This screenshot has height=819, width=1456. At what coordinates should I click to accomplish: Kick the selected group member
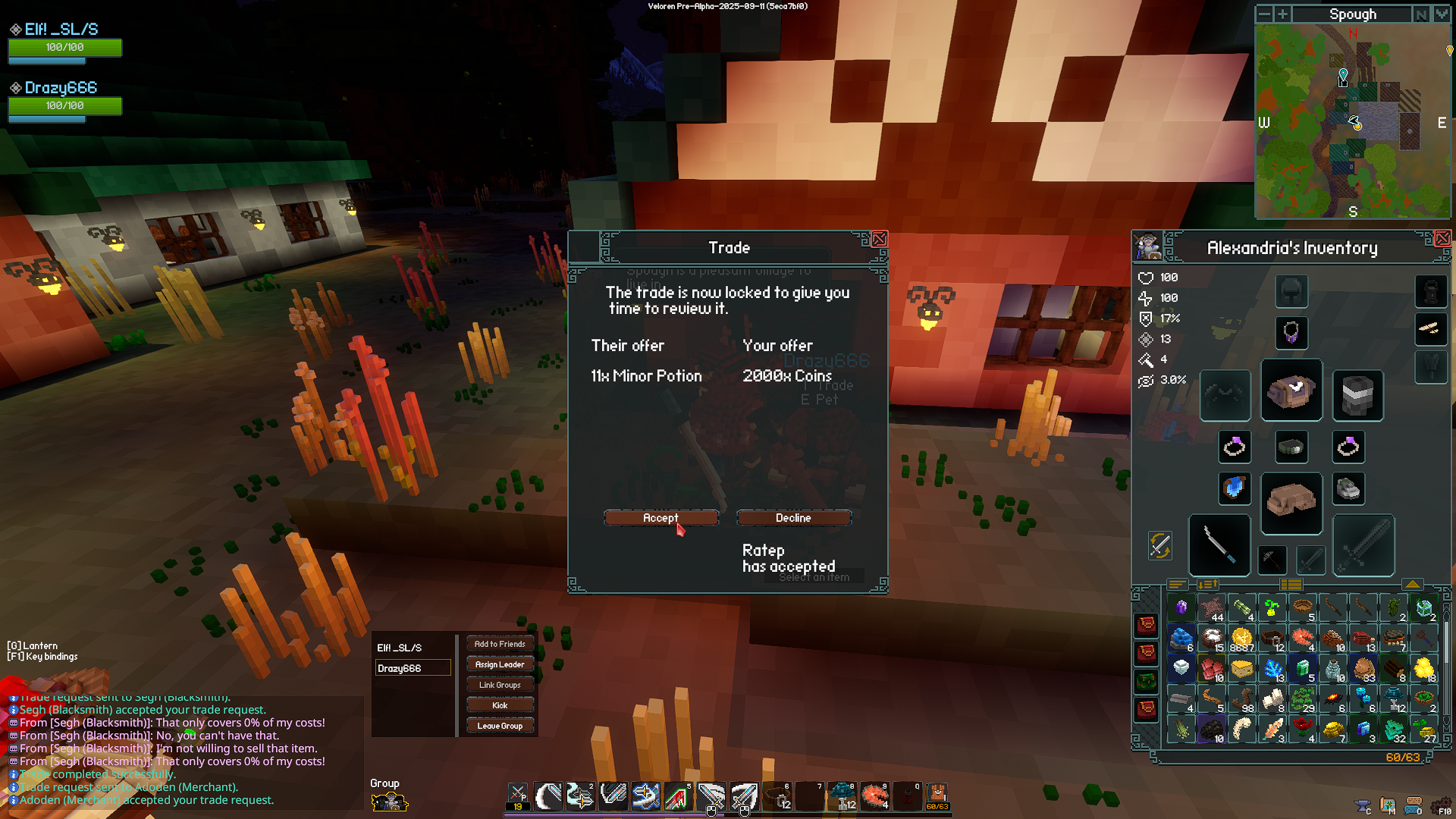[x=500, y=705]
